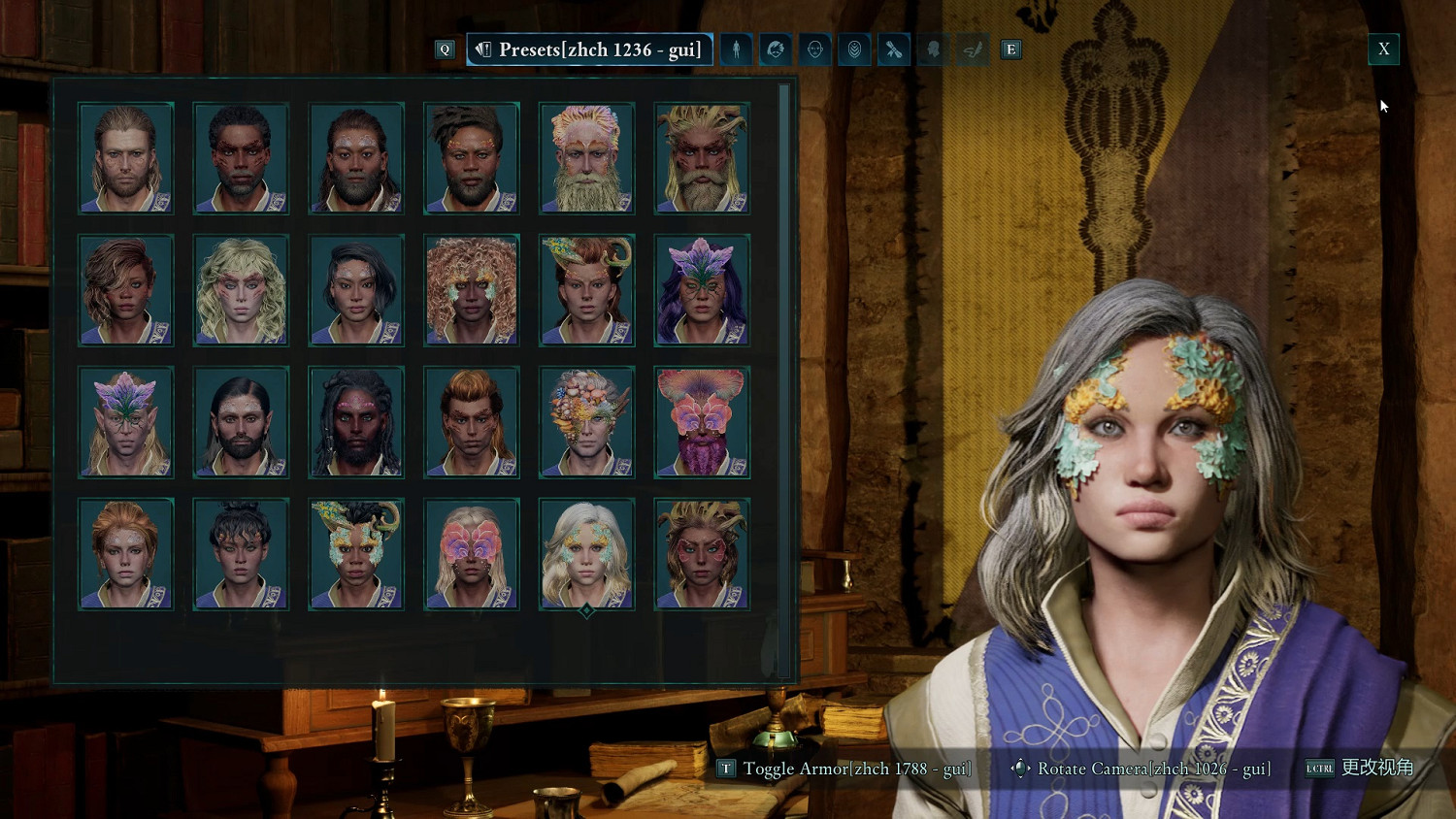Image resolution: width=1456 pixels, height=819 pixels.
Task: Select the white-haired woman with teal growths preset
Action: (586, 554)
